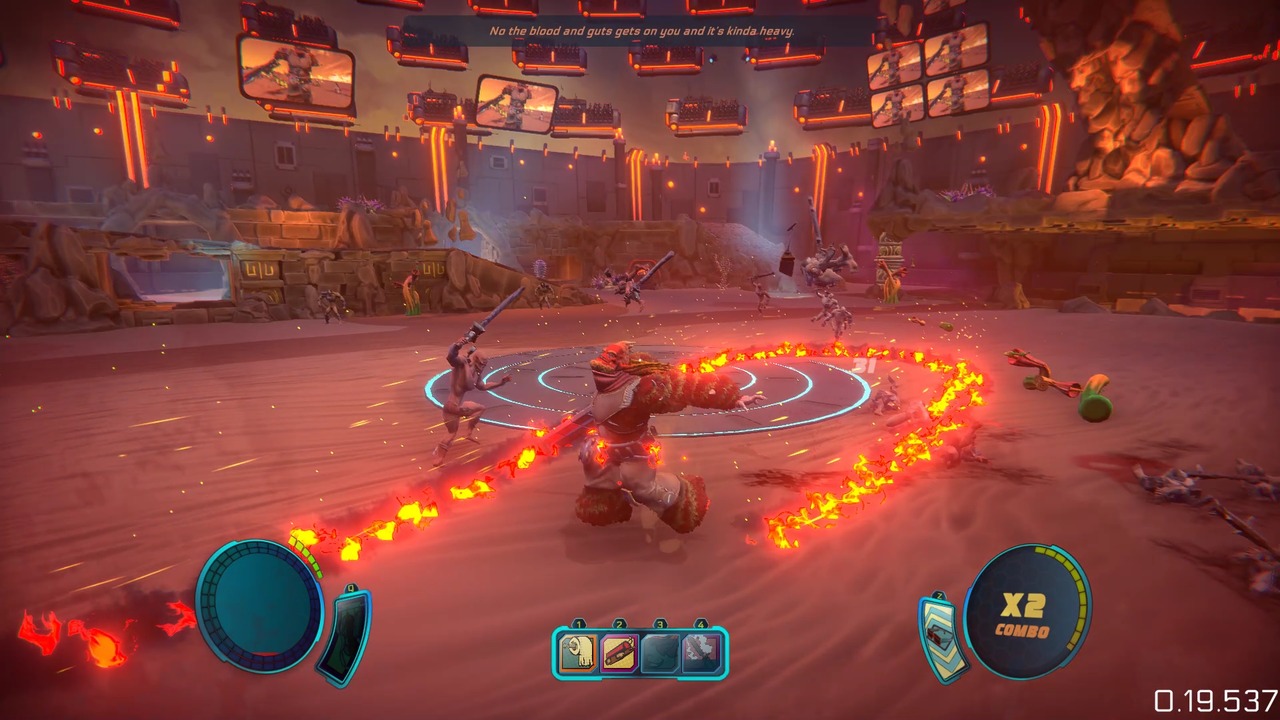Select the toilet paper item in the hotbar
Image resolution: width=1280 pixels, height=720 pixels.
[x=579, y=654]
